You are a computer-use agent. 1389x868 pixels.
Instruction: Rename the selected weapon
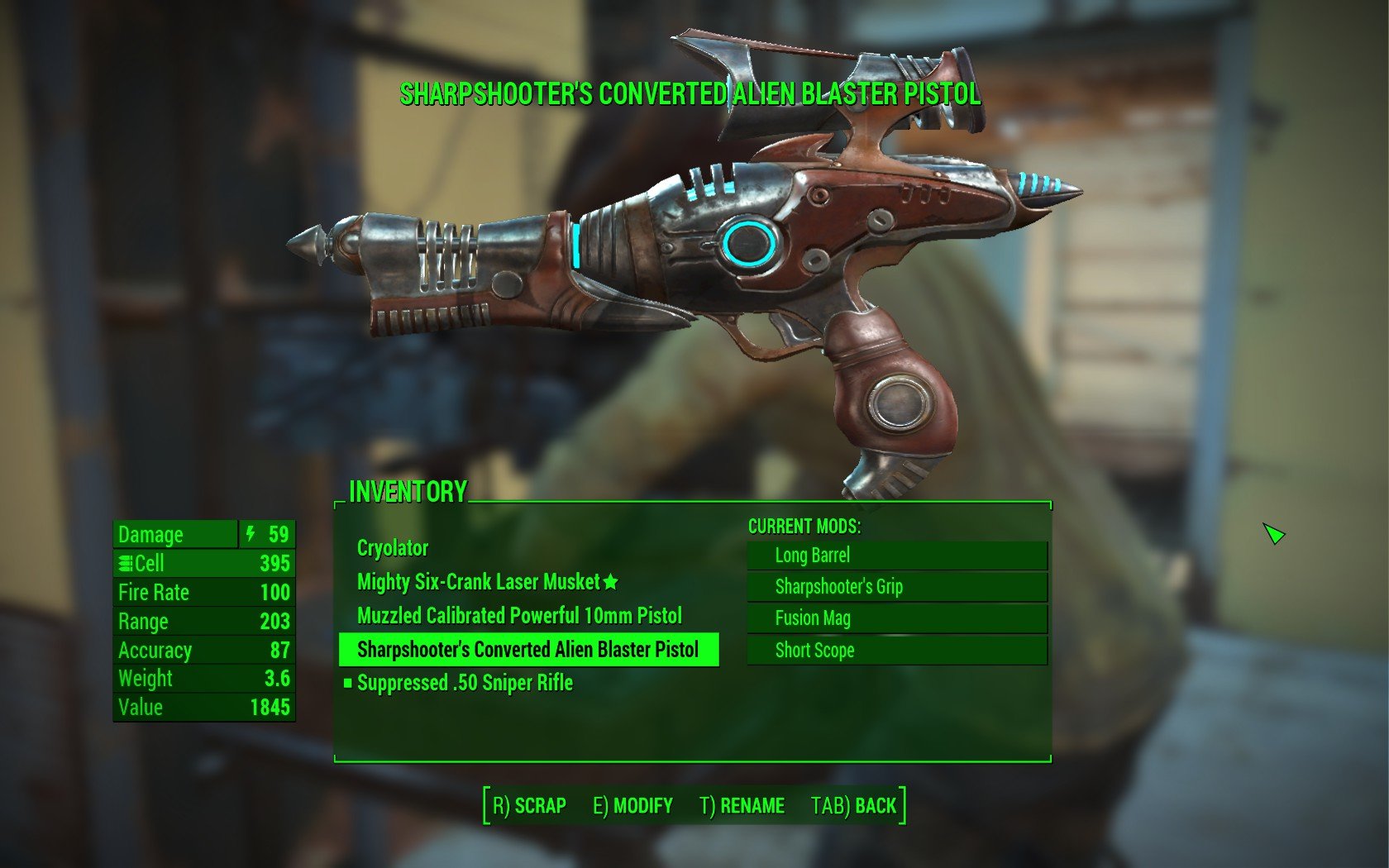pyautogui.click(x=742, y=805)
